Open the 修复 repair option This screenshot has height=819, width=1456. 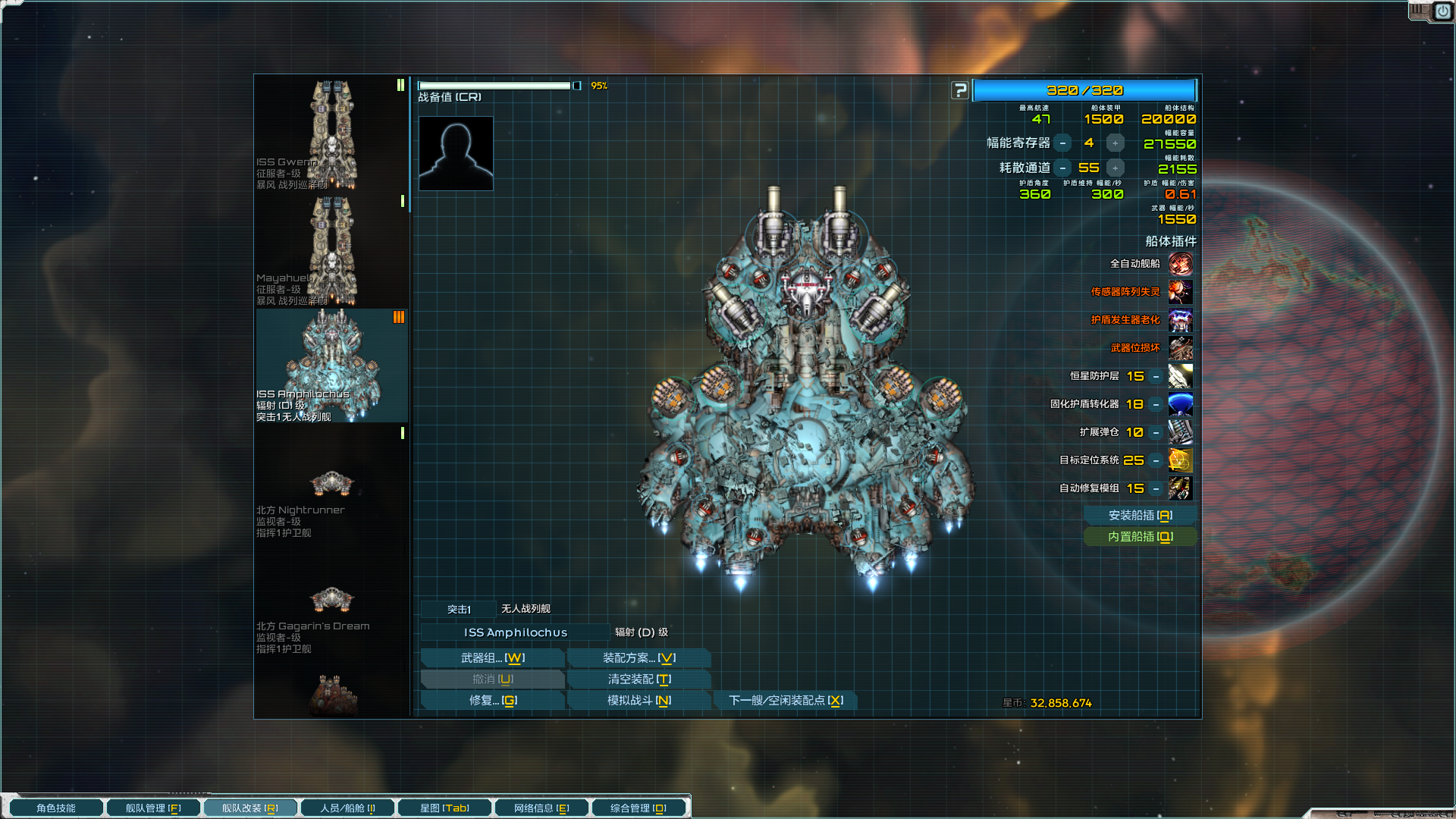(492, 701)
